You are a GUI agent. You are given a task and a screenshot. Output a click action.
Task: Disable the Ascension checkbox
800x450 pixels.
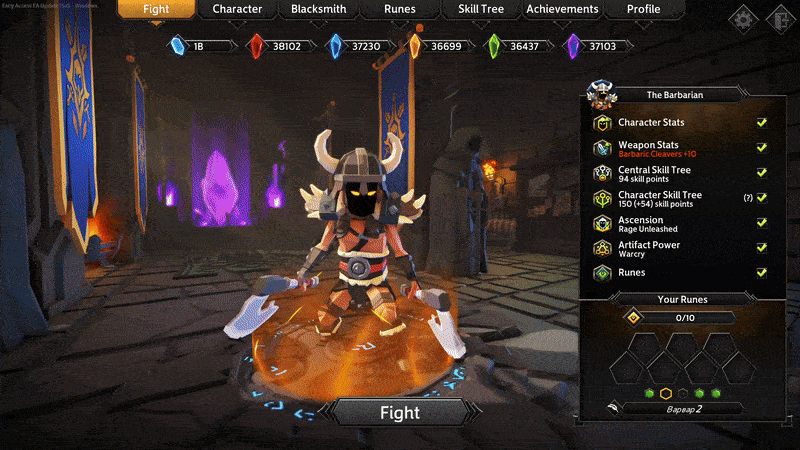point(762,222)
